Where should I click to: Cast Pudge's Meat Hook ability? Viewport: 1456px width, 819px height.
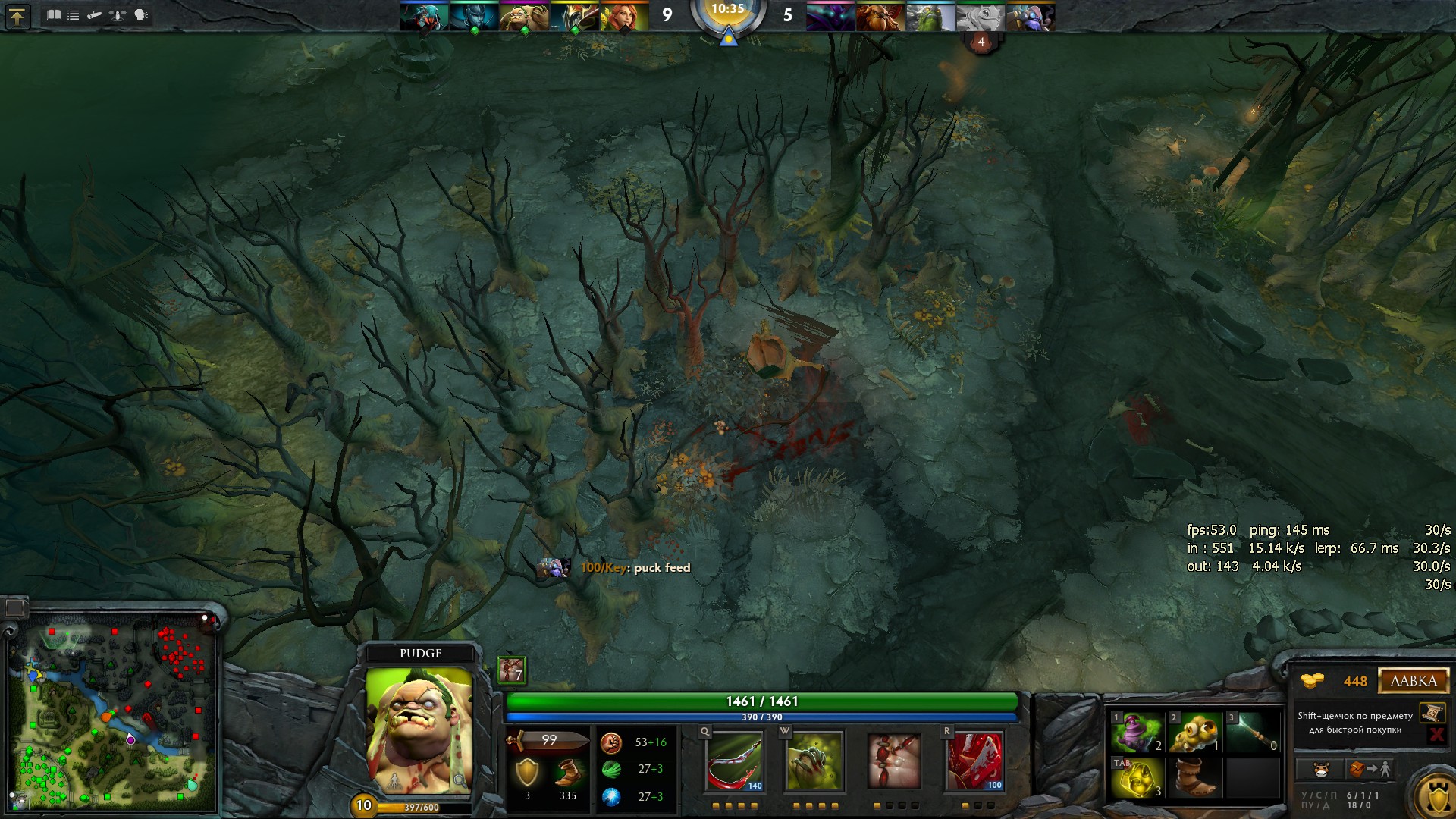tap(734, 761)
